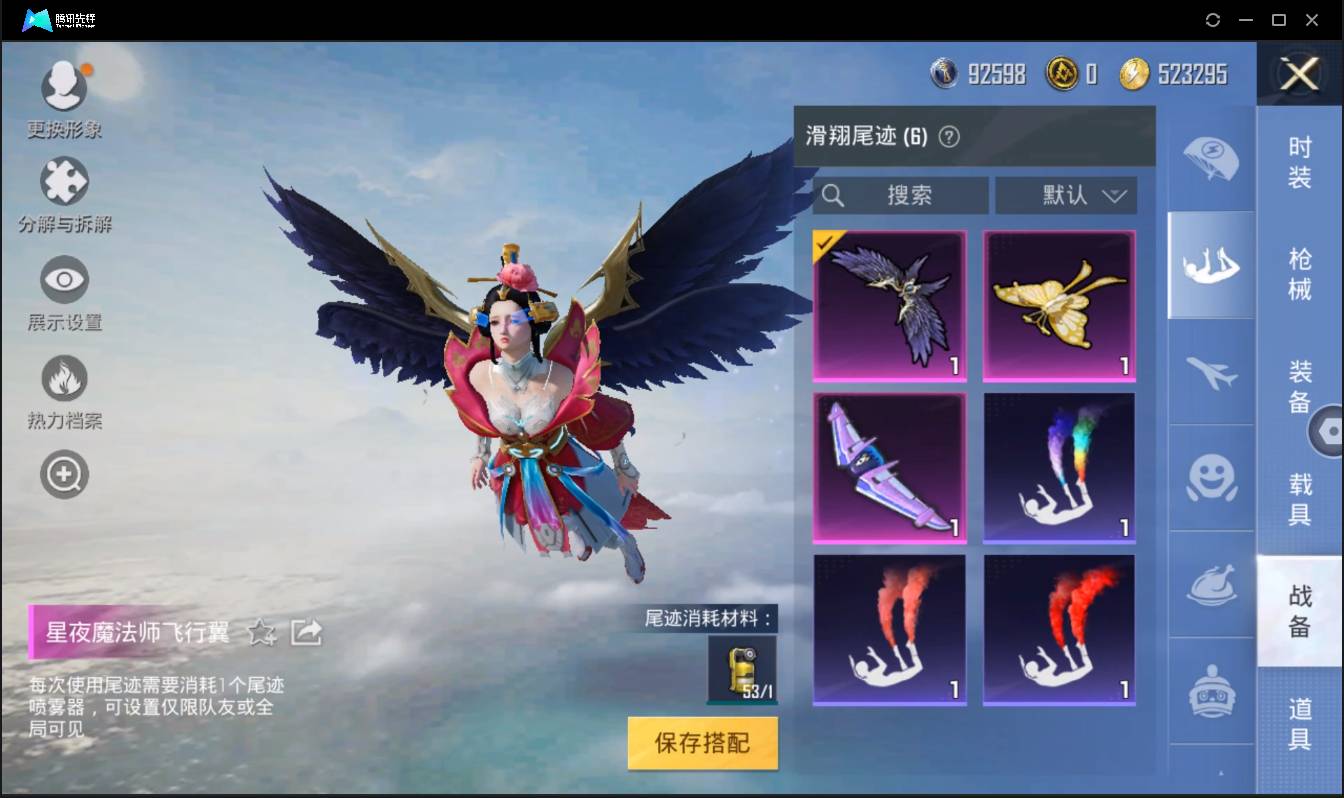Image resolution: width=1344 pixels, height=798 pixels.
Task: Favorite the item using the star
Action: (x=260, y=633)
